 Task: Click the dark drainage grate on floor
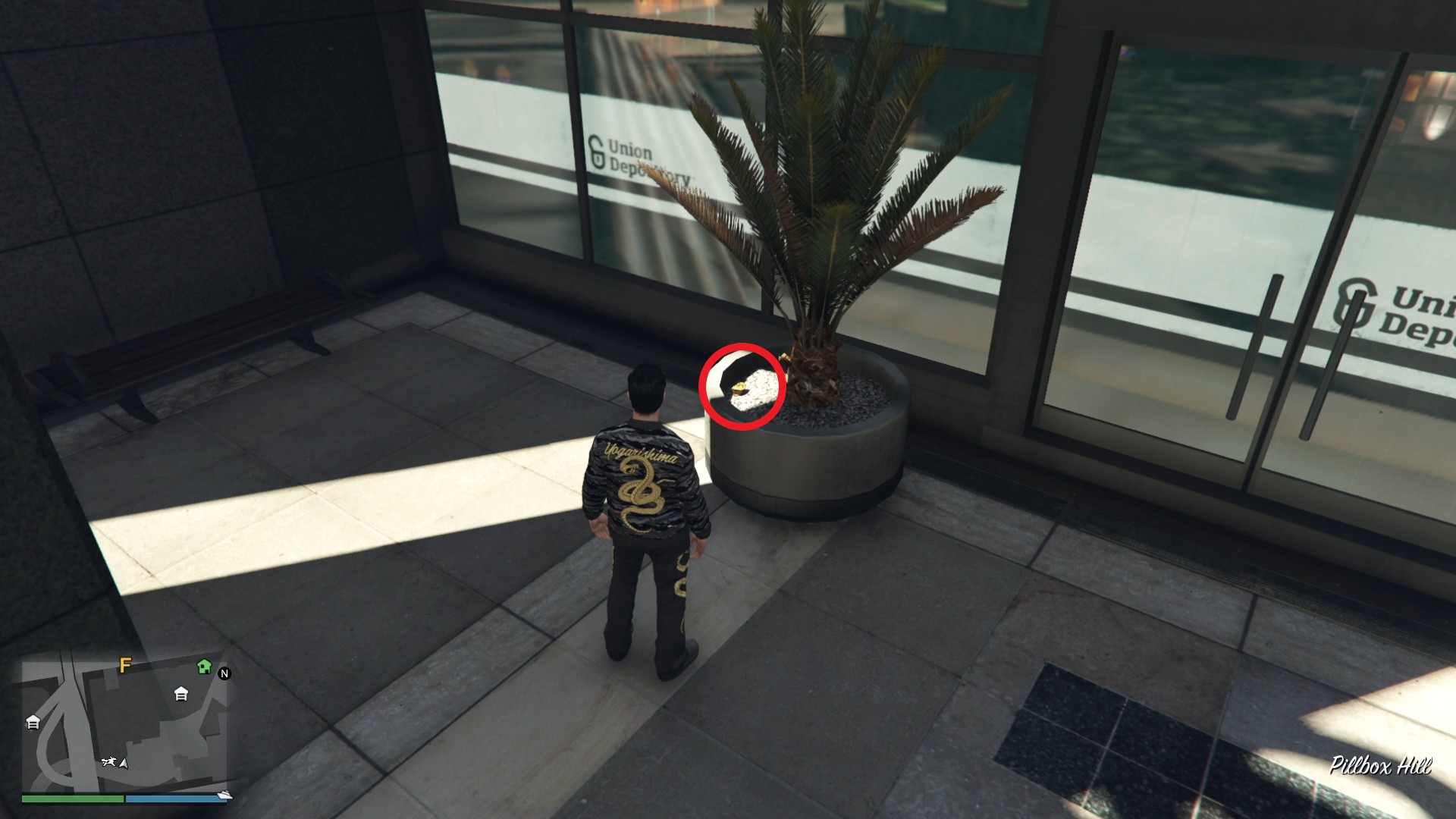click(x=1096, y=720)
